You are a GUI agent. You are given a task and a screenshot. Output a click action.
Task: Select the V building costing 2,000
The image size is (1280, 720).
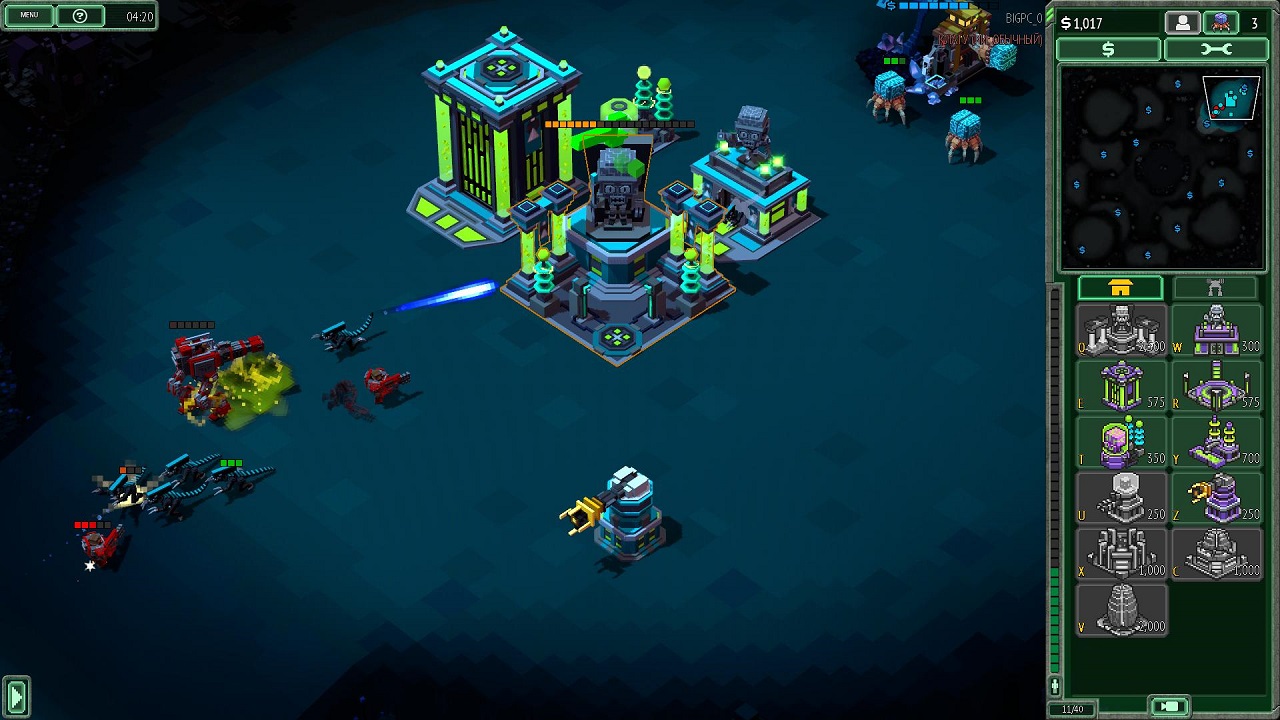[1121, 610]
